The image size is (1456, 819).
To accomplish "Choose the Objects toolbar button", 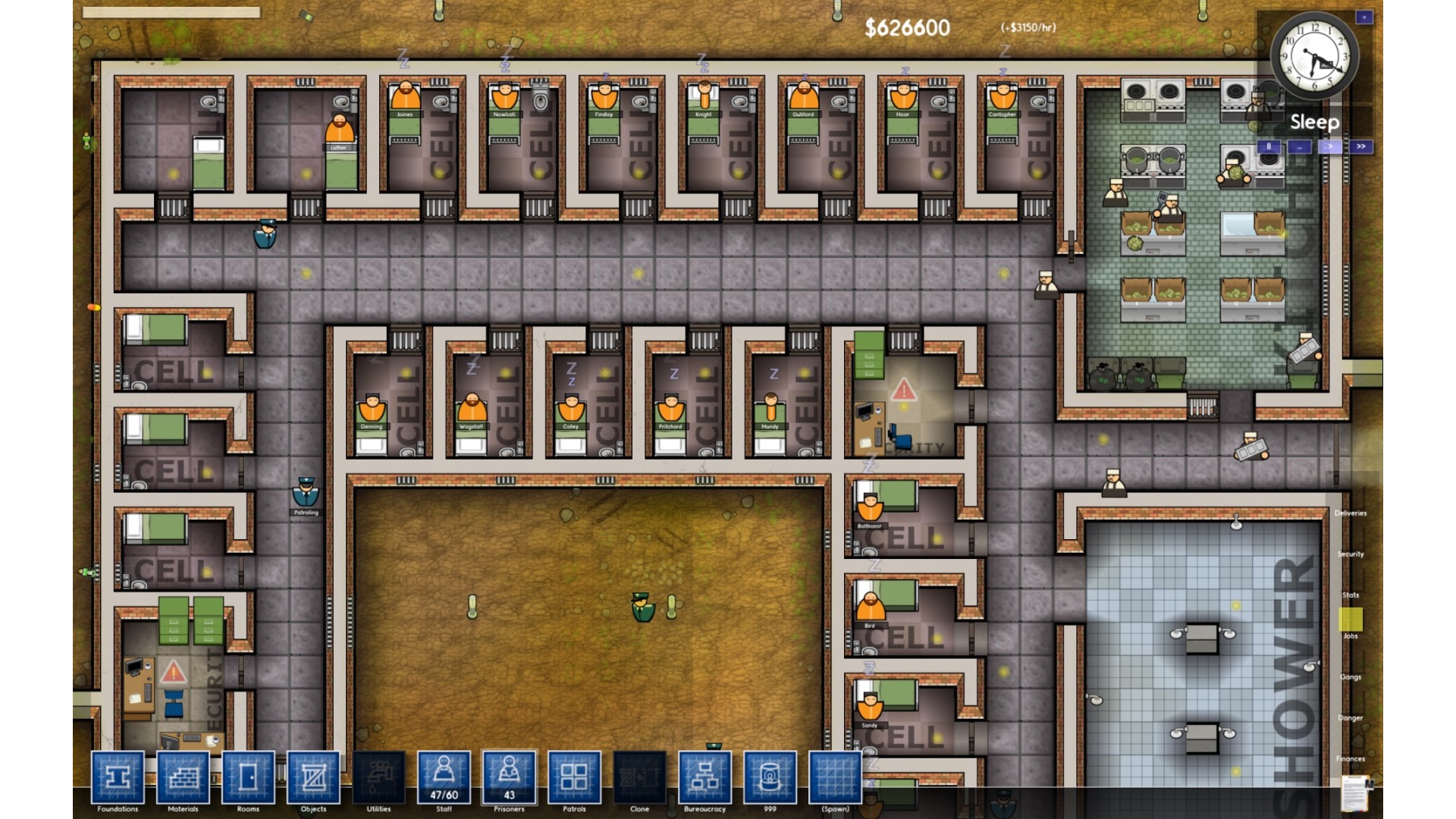I will click(x=313, y=777).
